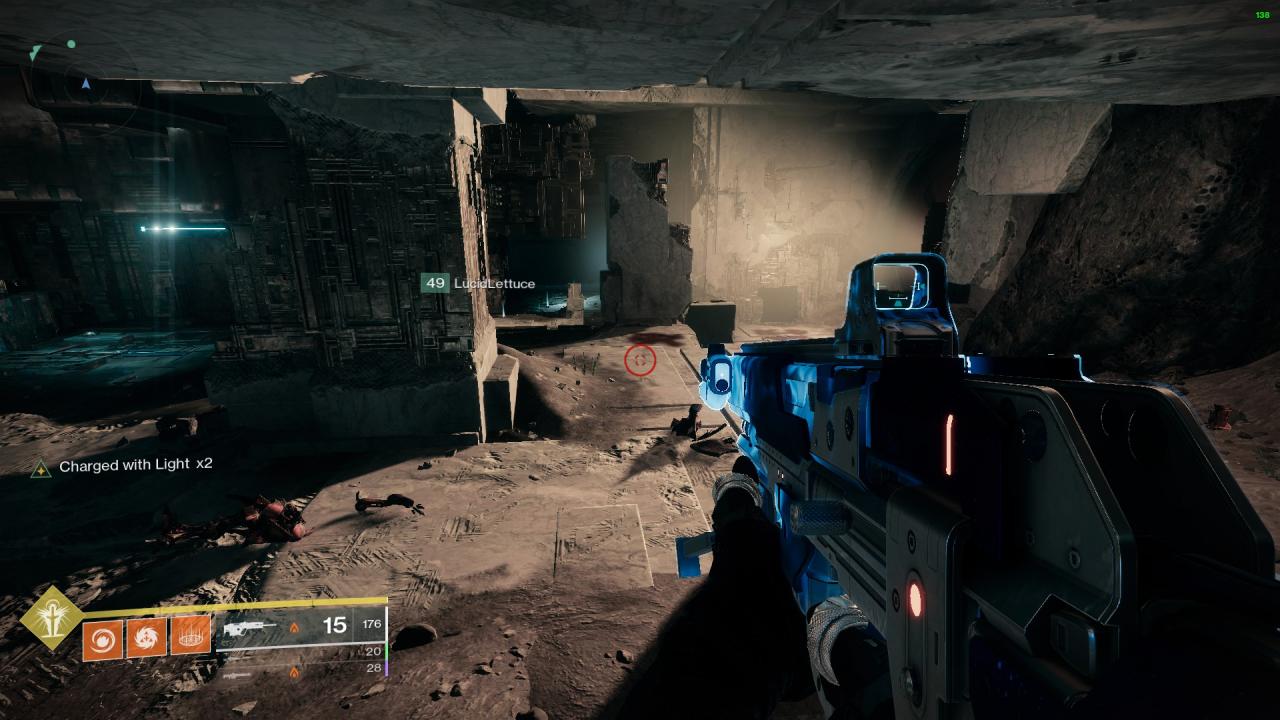Viewport: 1280px width, 720px height.
Task: Trigger the solar melee ability icon
Action: coord(146,637)
